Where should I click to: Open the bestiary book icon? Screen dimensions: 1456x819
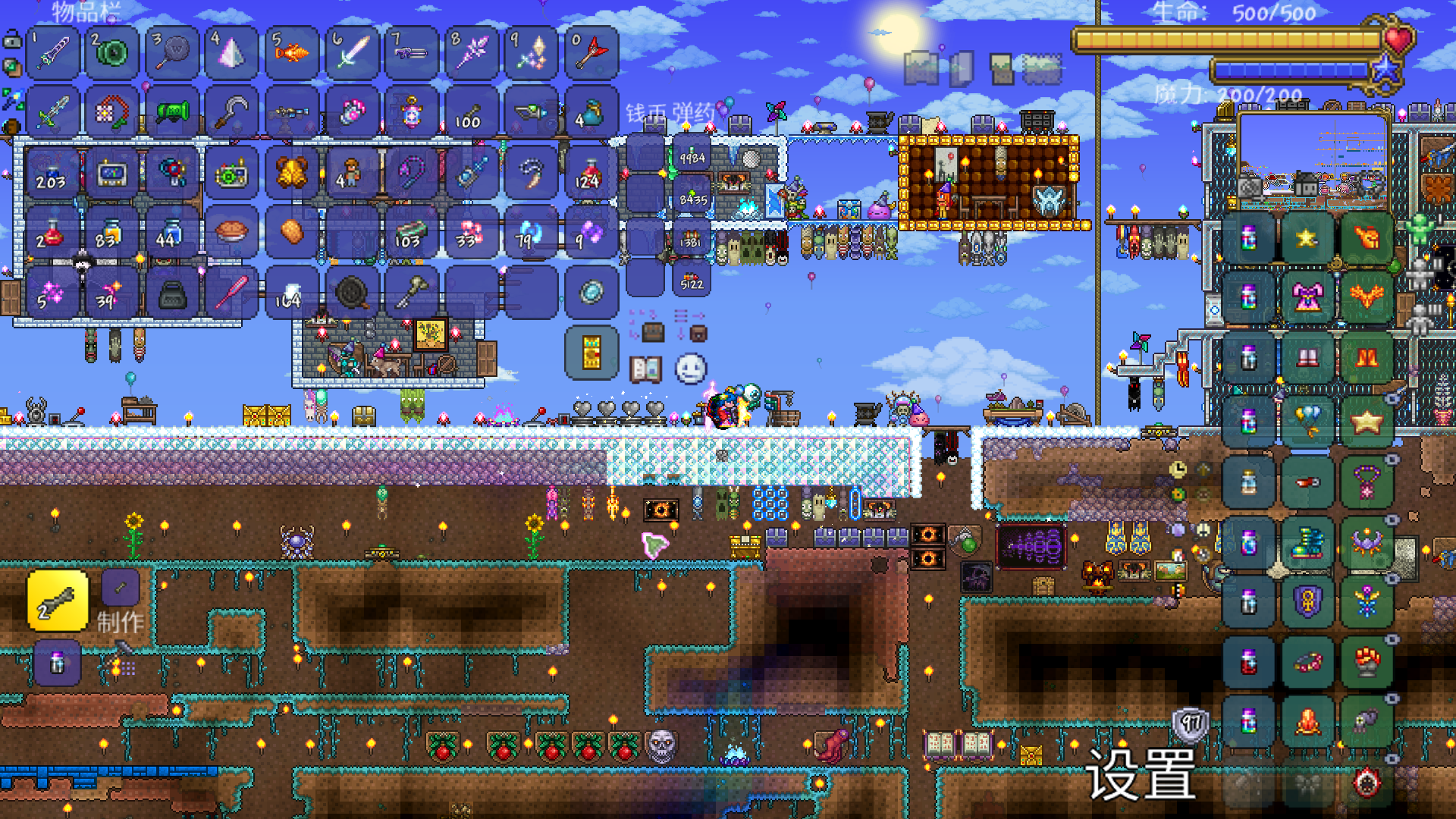(x=645, y=369)
